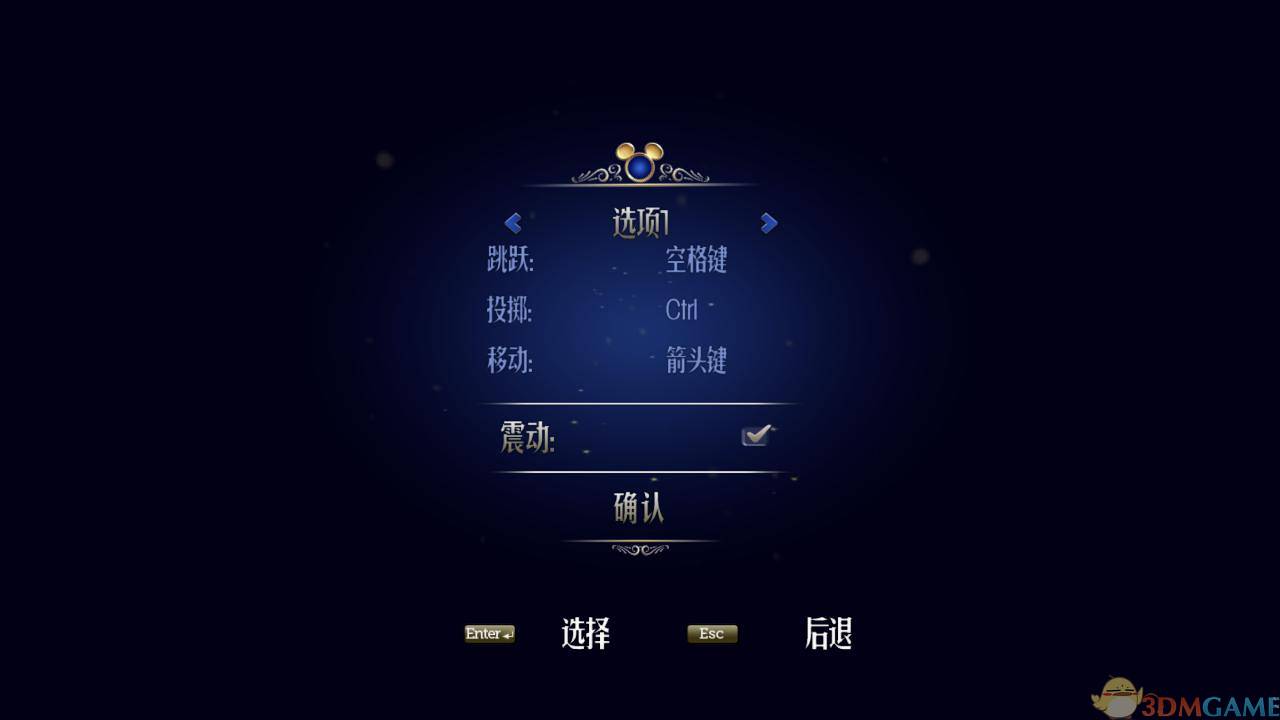Click the Esc key icon near 后退
The image size is (1280, 720).
(x=711, y=633)
